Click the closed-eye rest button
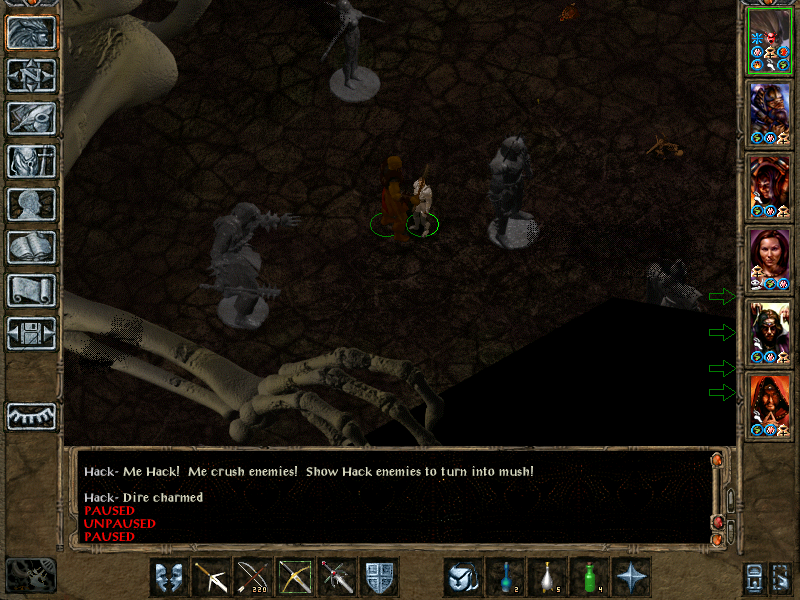The height and width of the screenshot is (600, 800). 31,416
